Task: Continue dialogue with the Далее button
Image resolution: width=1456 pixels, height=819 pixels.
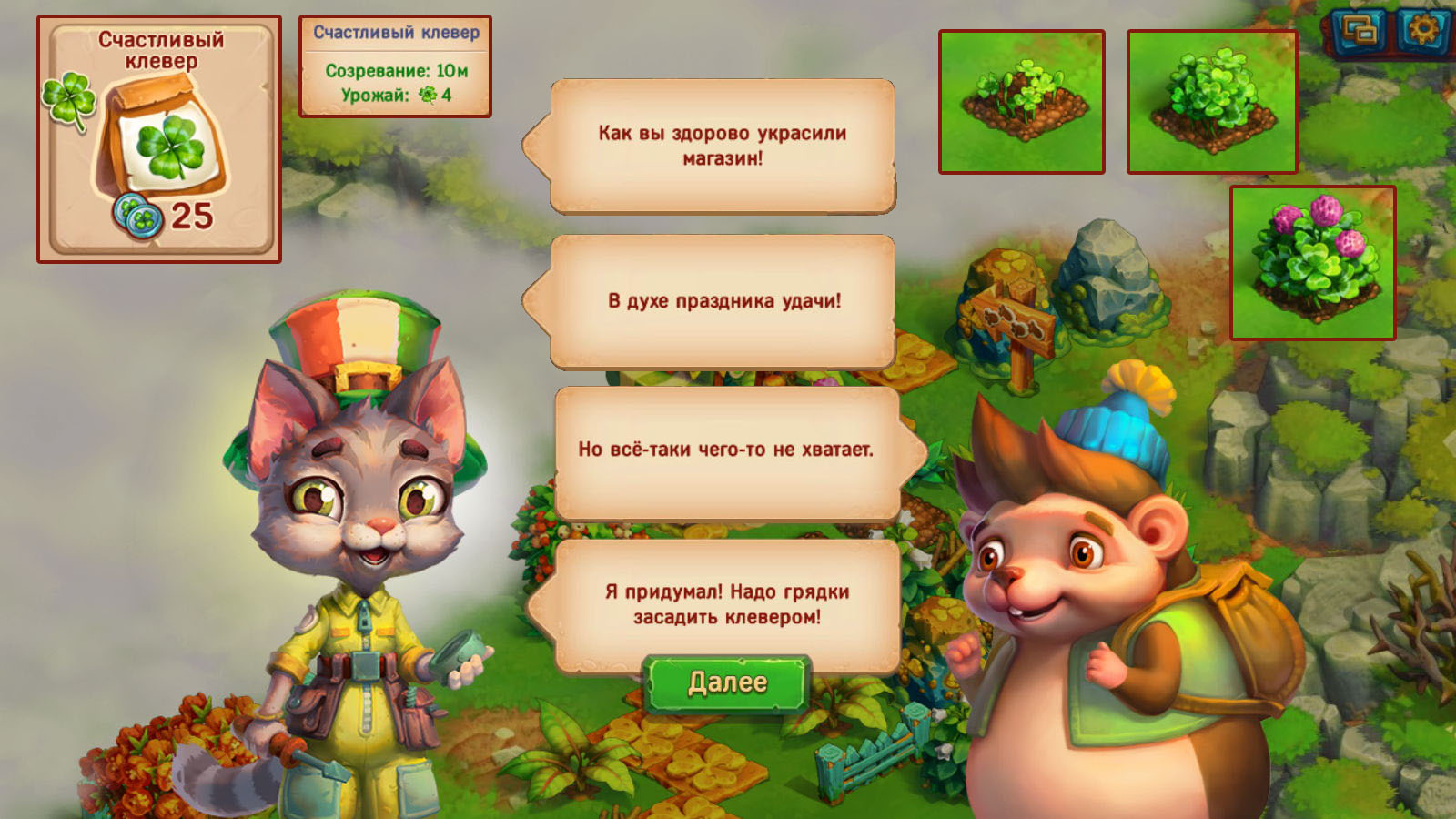Action: [726, 682]
